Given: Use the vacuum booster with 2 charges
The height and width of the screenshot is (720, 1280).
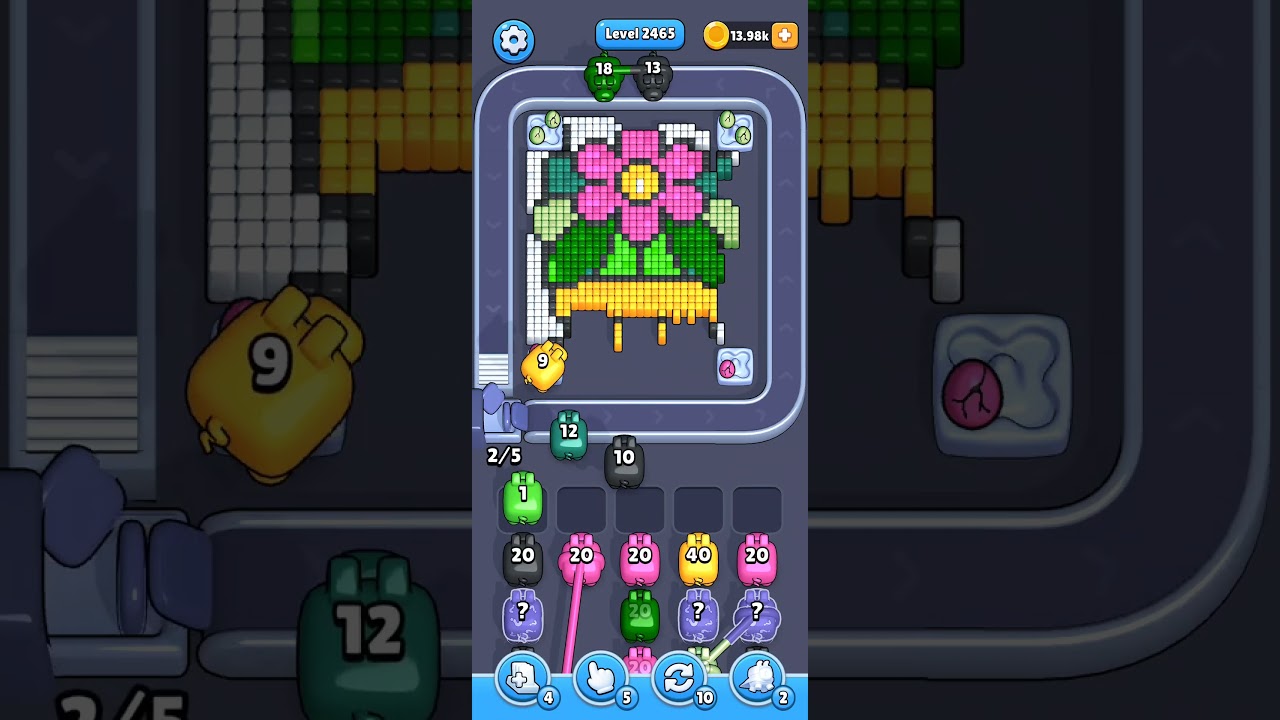Looking at the screenshot, I should (x=757, y=678).
